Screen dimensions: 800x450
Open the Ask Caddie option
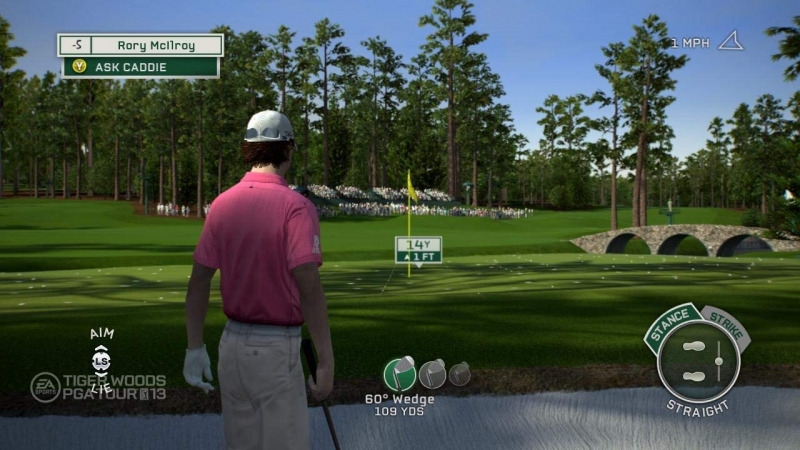click(x=140, y=67)
